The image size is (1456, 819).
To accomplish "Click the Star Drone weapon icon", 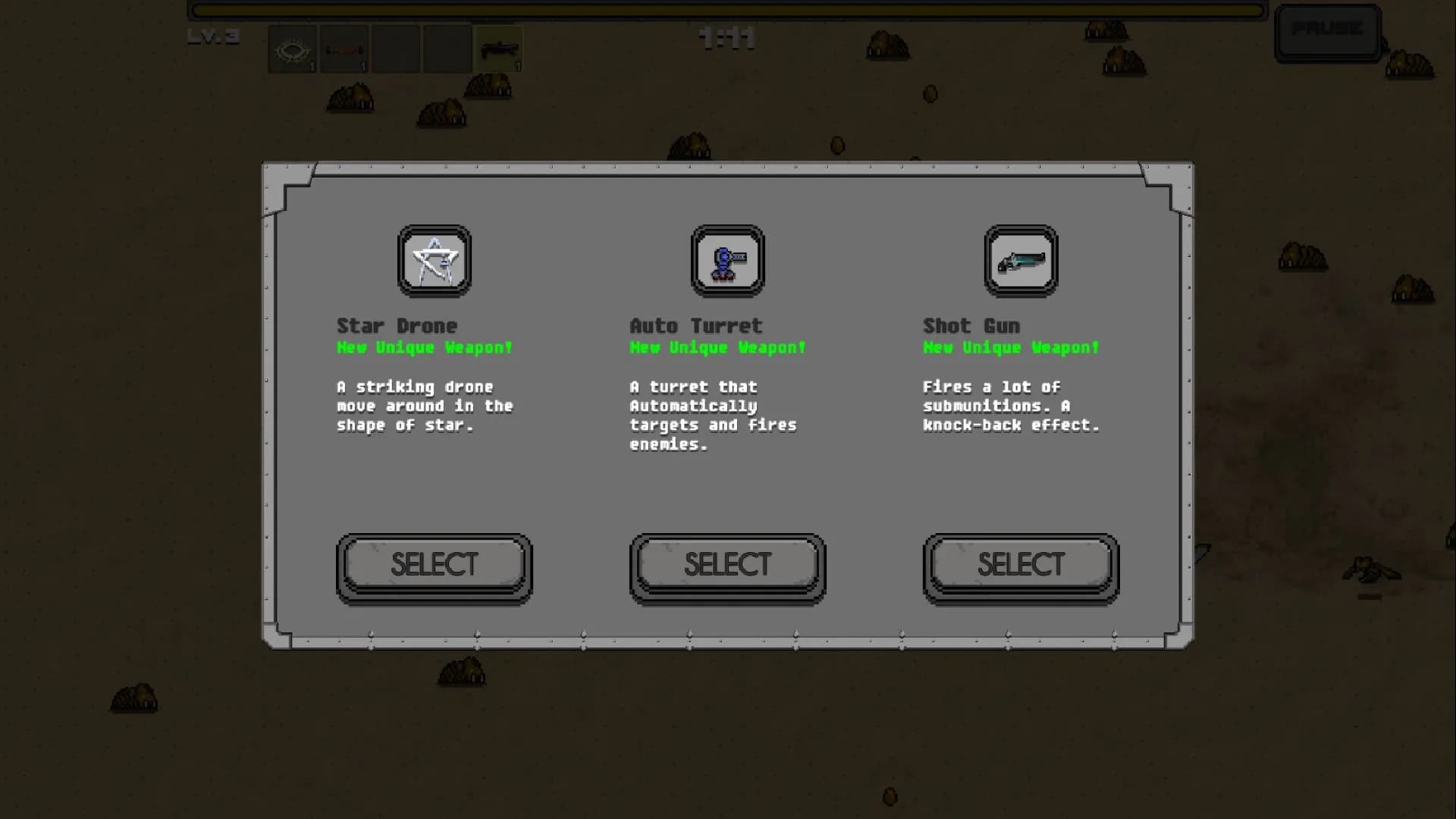I will click(x=433, y=261).
